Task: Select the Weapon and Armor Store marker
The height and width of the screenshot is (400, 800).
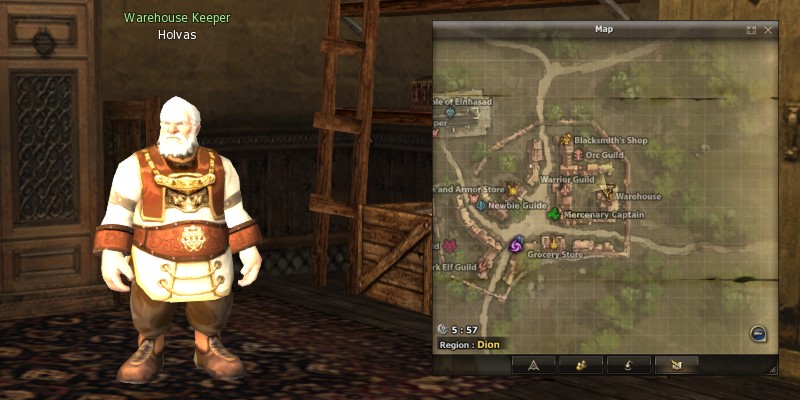Action: (514, 189)
